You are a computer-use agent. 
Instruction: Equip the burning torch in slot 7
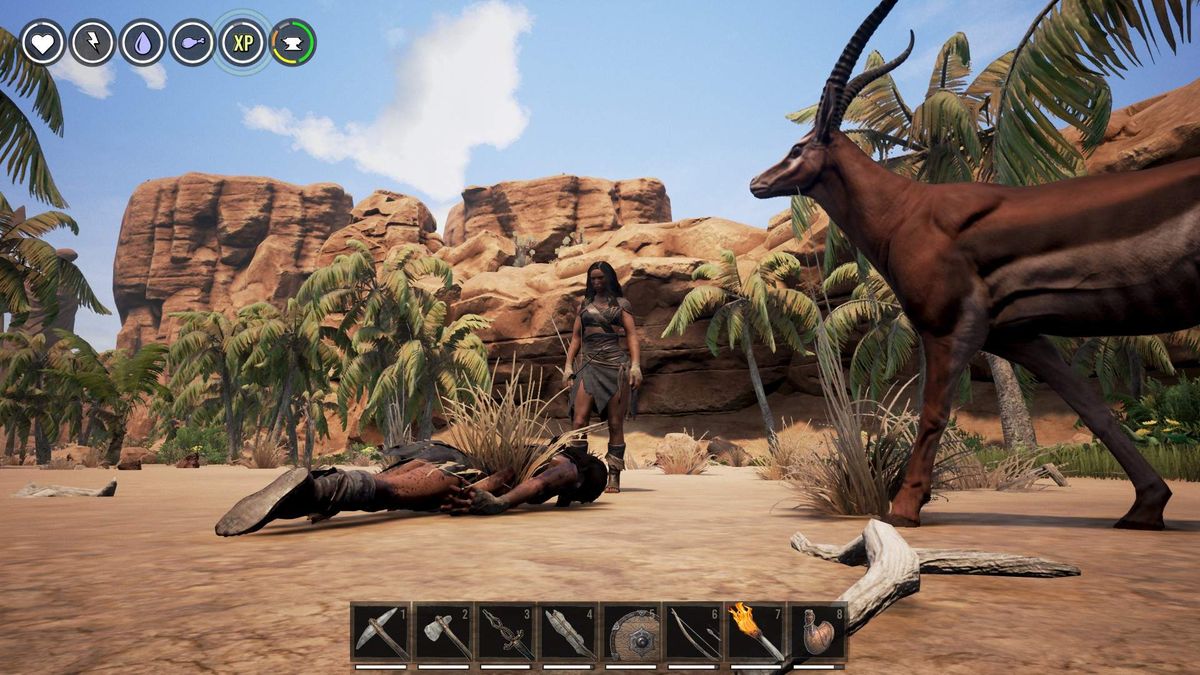pos(756,633)
